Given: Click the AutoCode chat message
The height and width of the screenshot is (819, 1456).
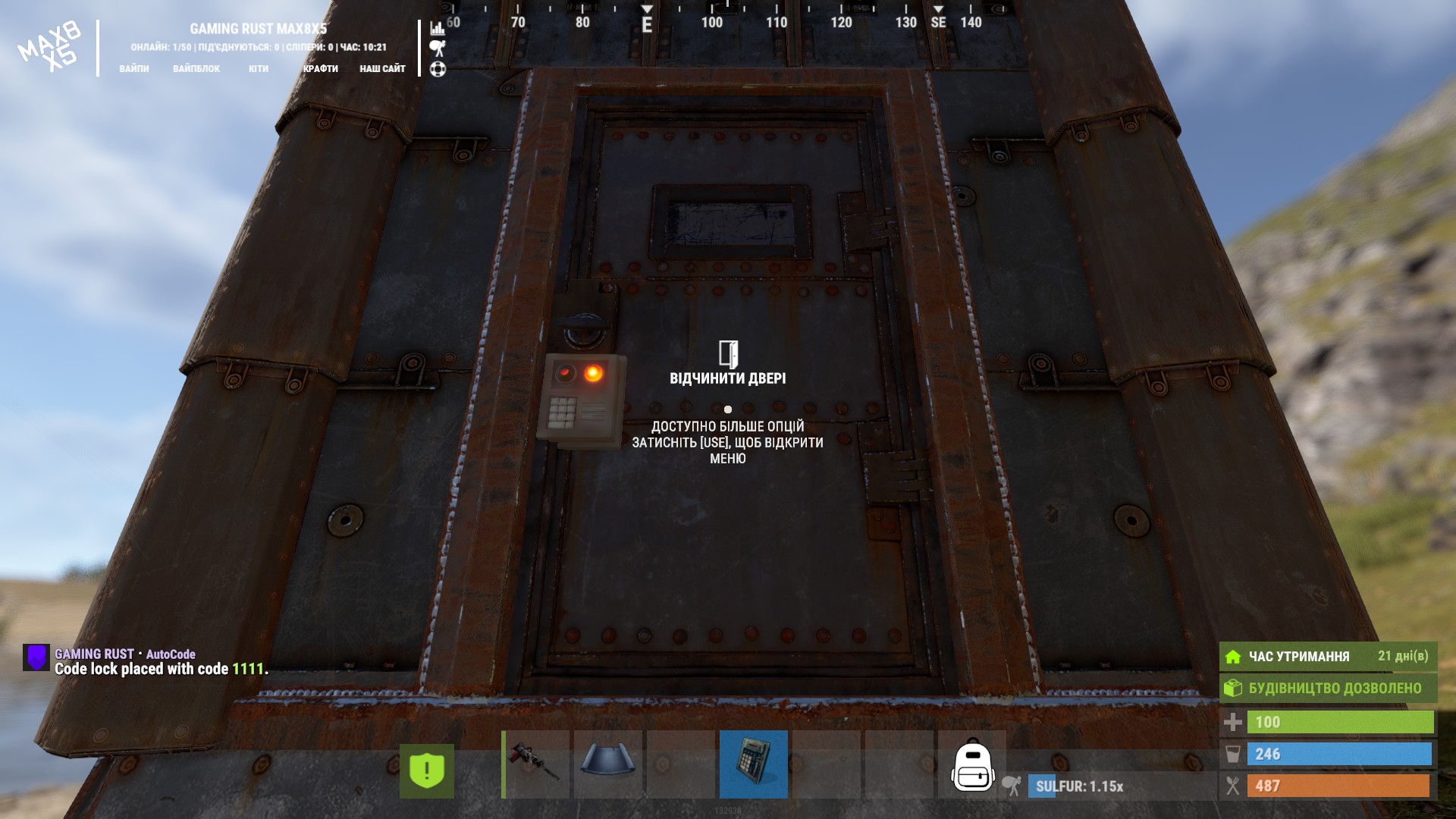Looking at the screenshot, I should [x=161, y=662].
